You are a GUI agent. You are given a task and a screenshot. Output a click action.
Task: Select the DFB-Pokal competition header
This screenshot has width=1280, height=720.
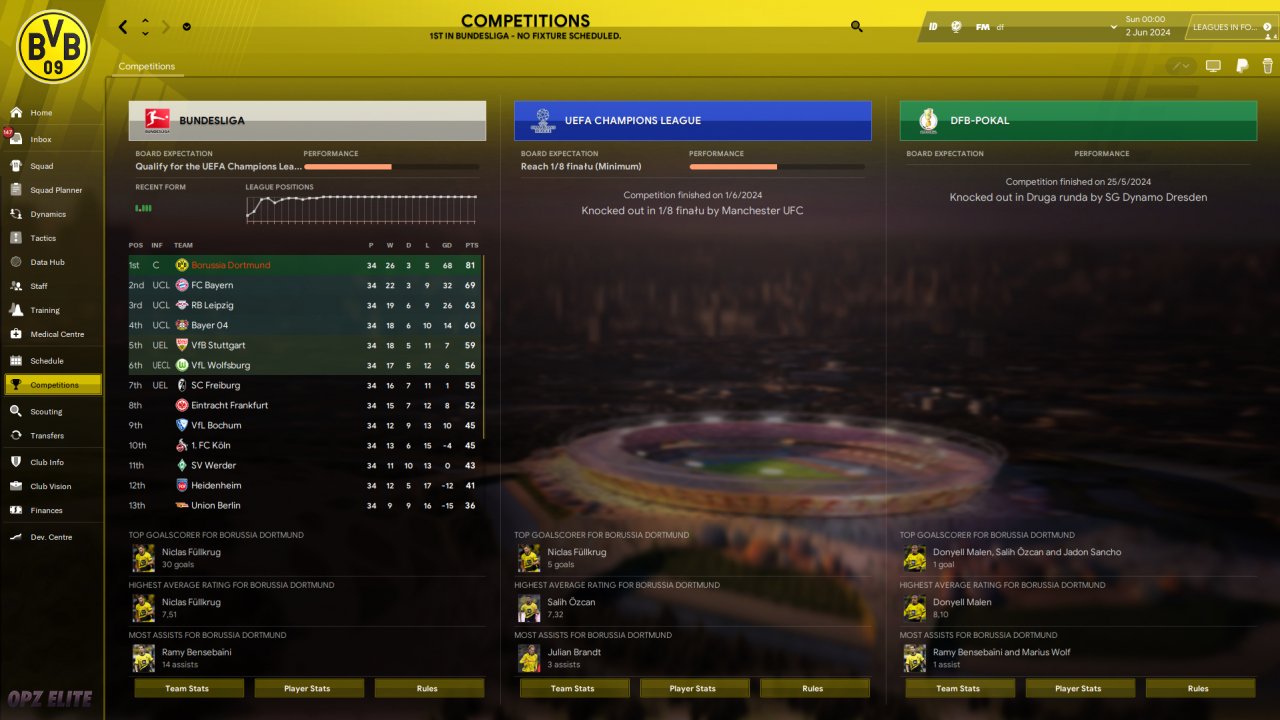(x=1077, y=121)
